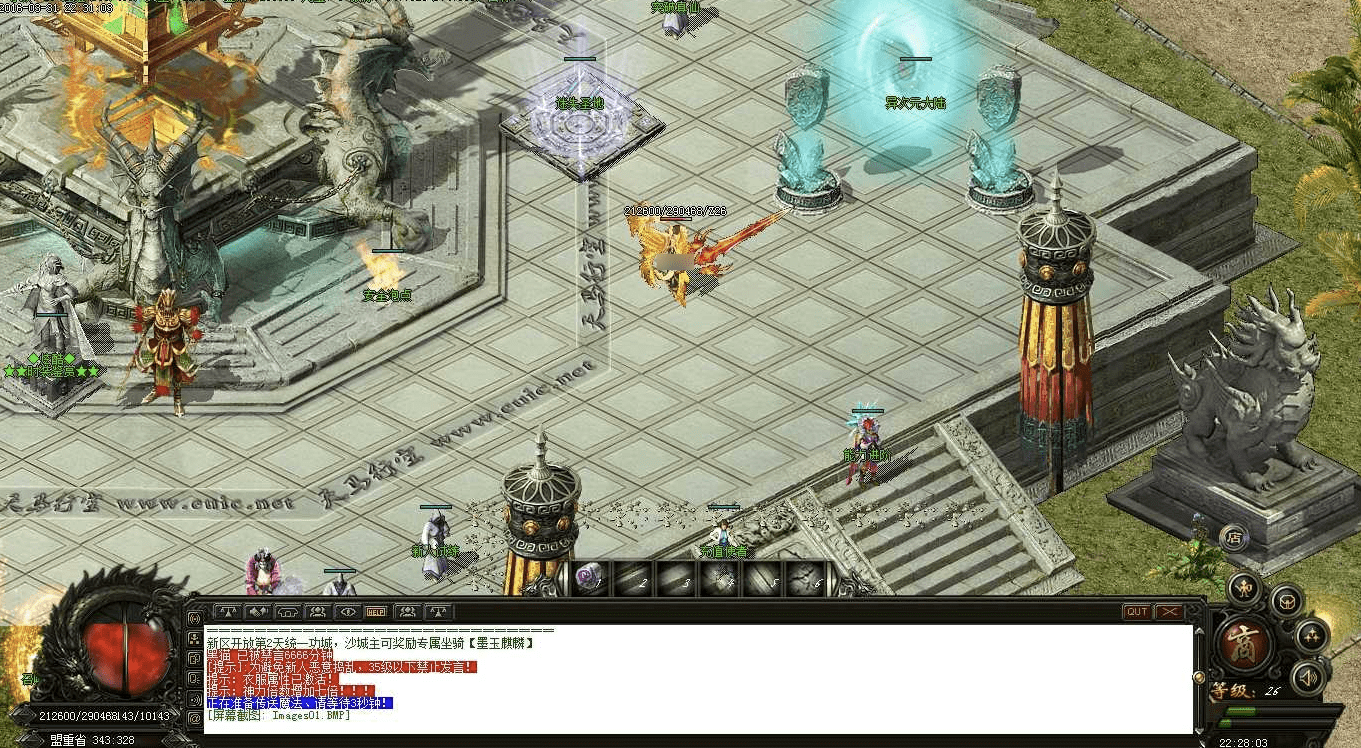This screenshot has height=748, width=1361.
Task: Close the panel with the X button
Action: pyautogui.click(x=1168, y=611)
